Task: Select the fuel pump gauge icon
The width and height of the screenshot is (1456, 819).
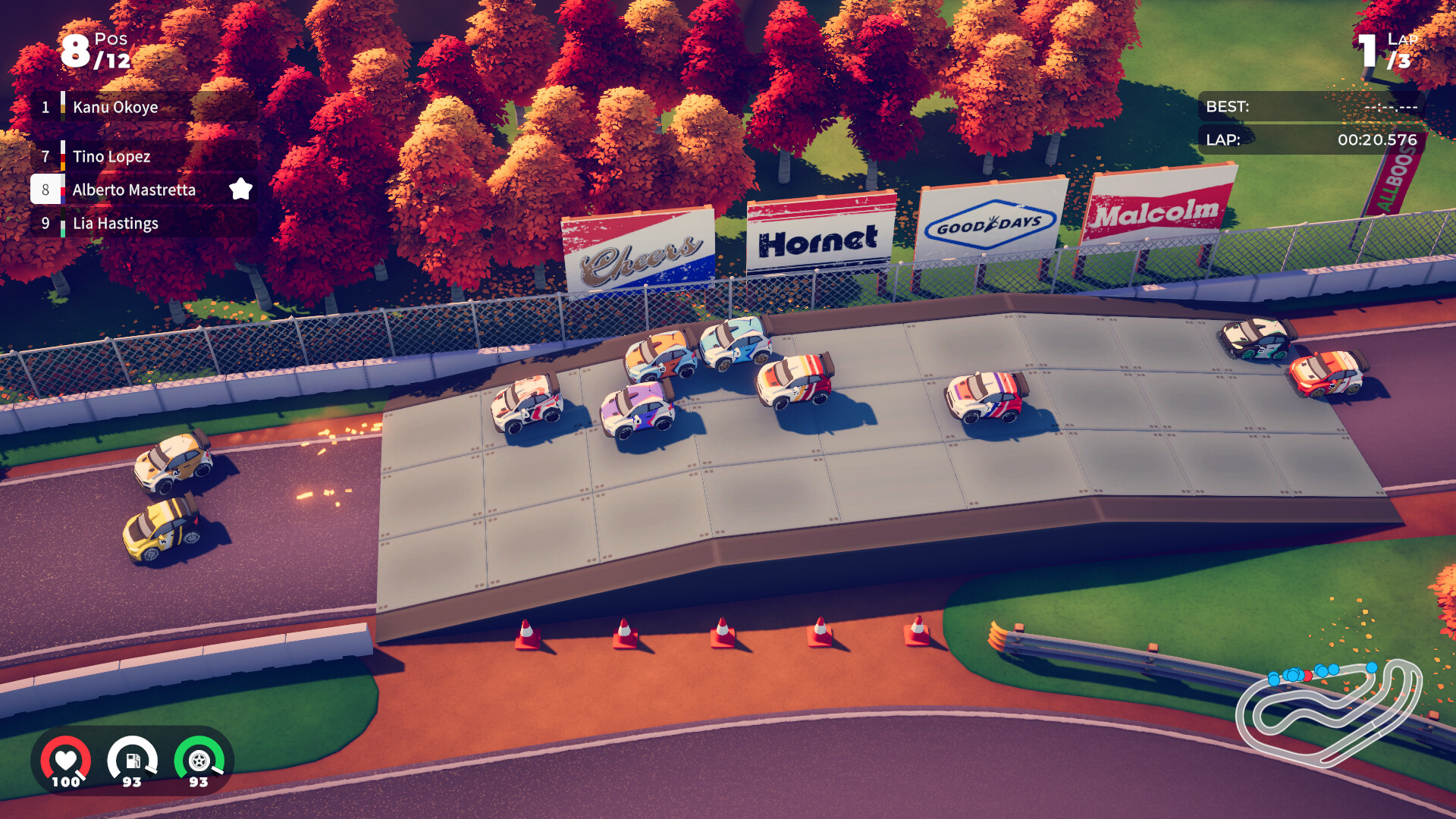Action: pos(133,761)
